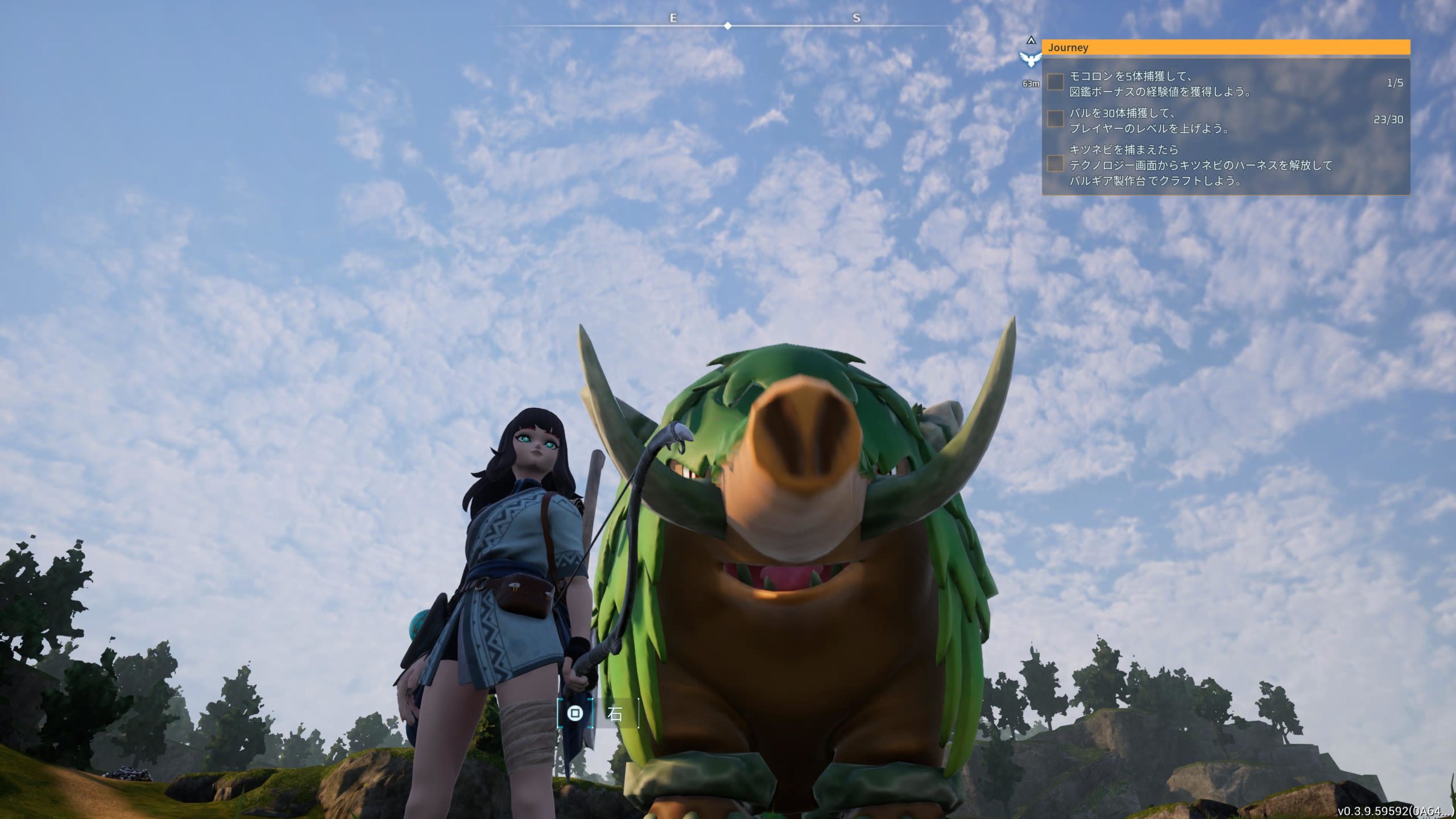Tick the checkbox for the キツネビ harness objective
The width and height of the screenshot is (1456, 819).
pos(1056,164)
